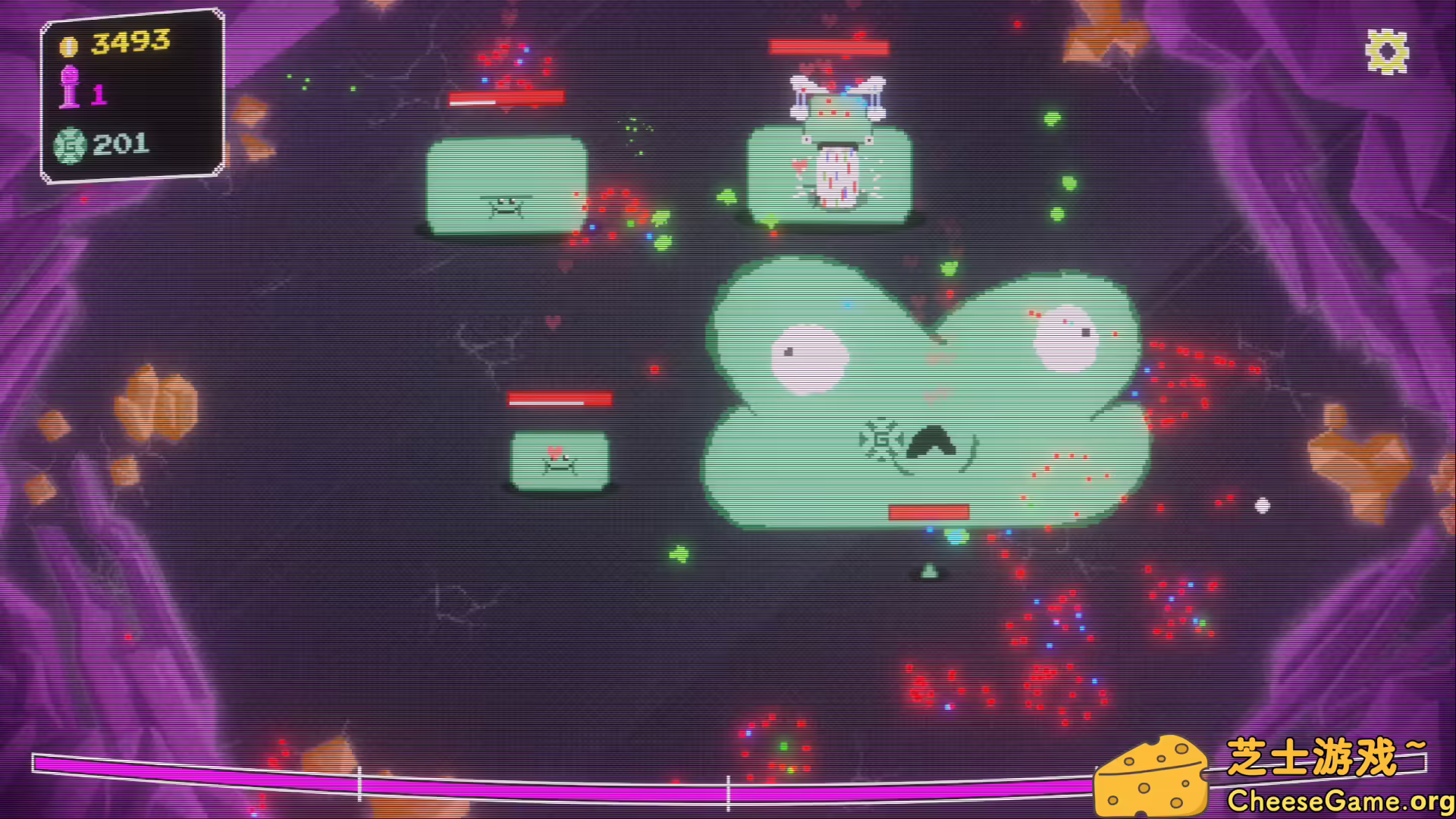This screenshot has width=1456, height=819.
Task: Select the pink trophy icon showing count 1
Action: pos(71,87)
